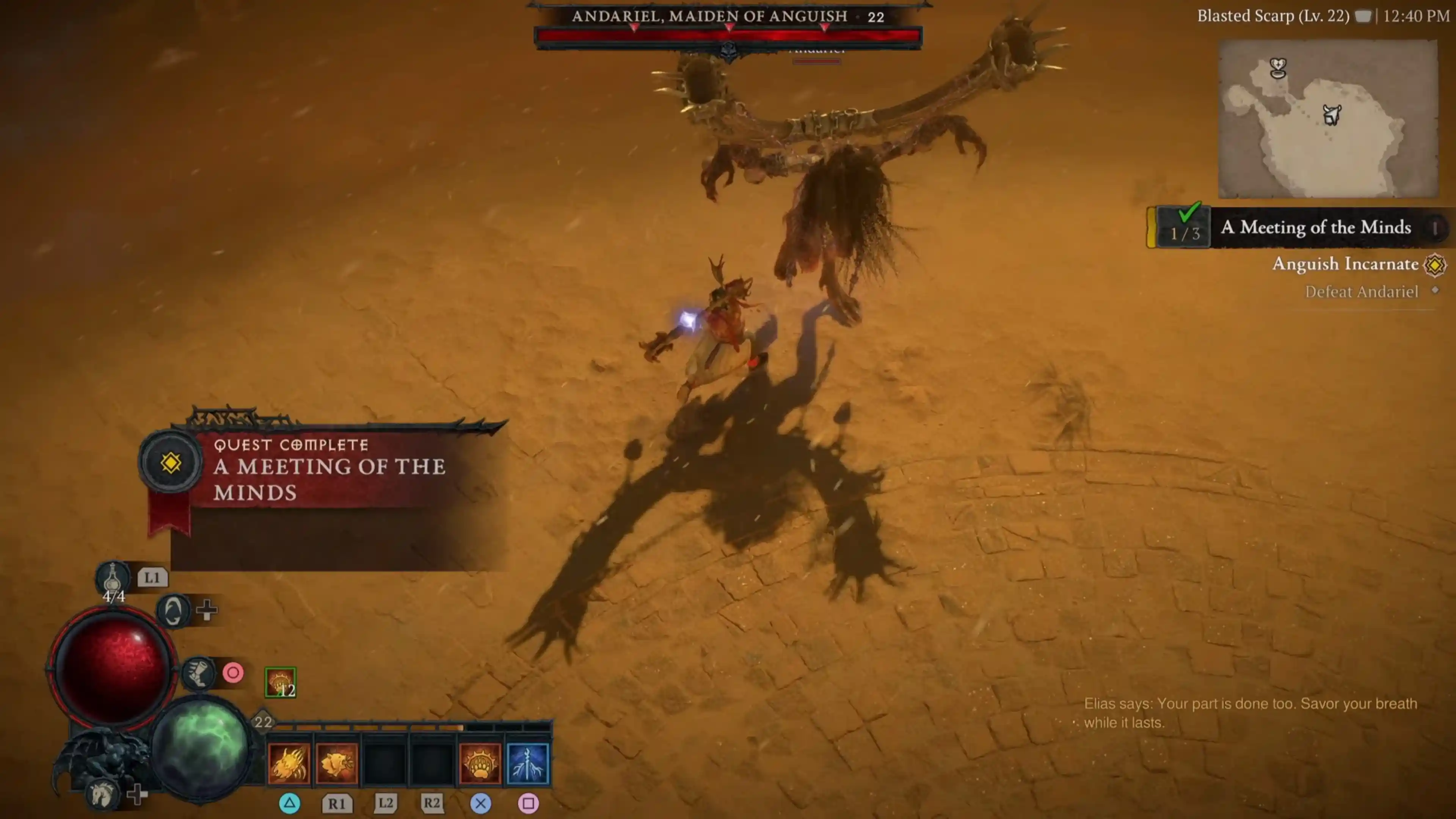Select the town portal swirl icon
This screenshot has height=819, width=1456.
pyautogui.click(x=173, y=610)
